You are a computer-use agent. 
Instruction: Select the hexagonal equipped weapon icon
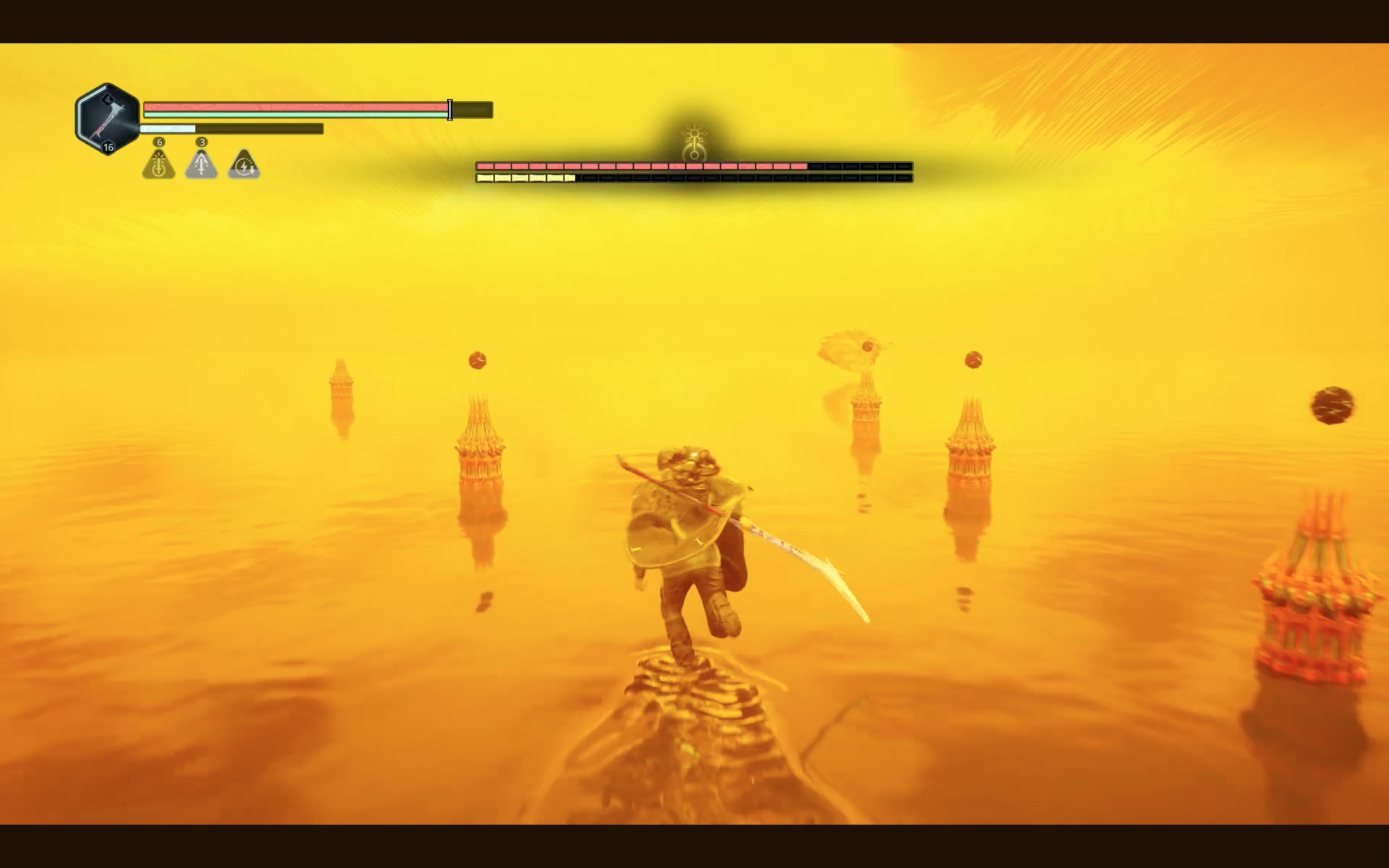[x=107, y=119]
